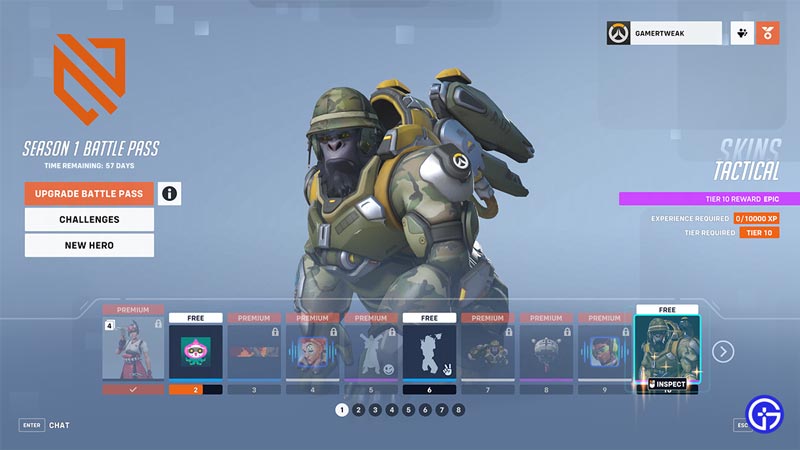Jump to battle pass page 5
This screenshot has width=800, height=450.
(408, 409)
